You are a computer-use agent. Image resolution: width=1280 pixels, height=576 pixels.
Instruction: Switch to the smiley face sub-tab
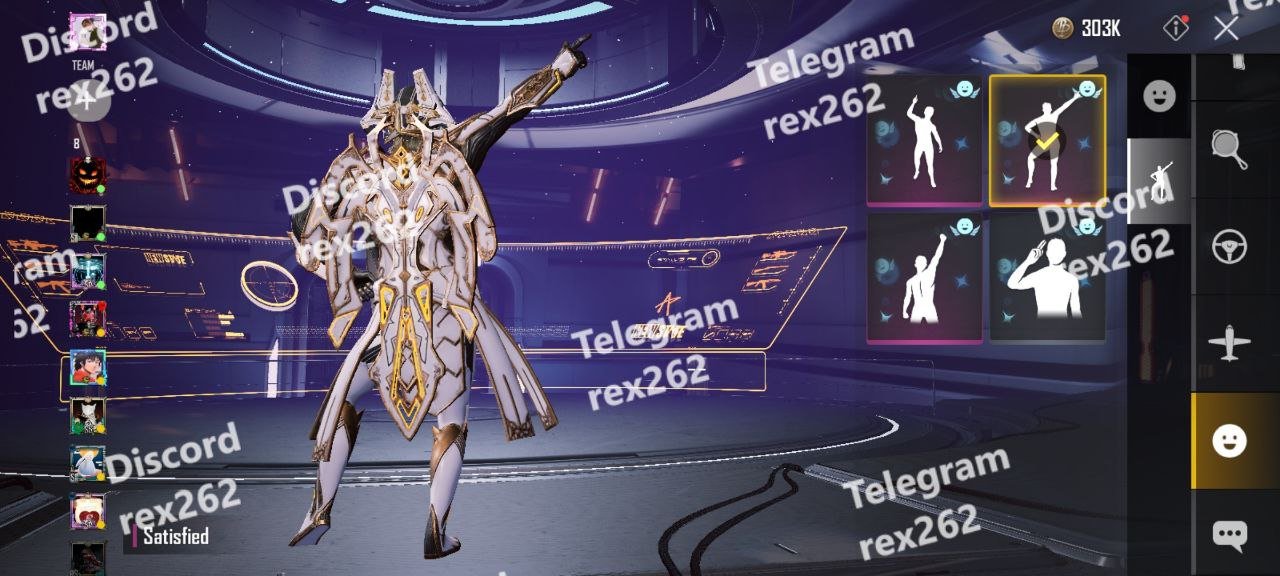coord(1159,96)
